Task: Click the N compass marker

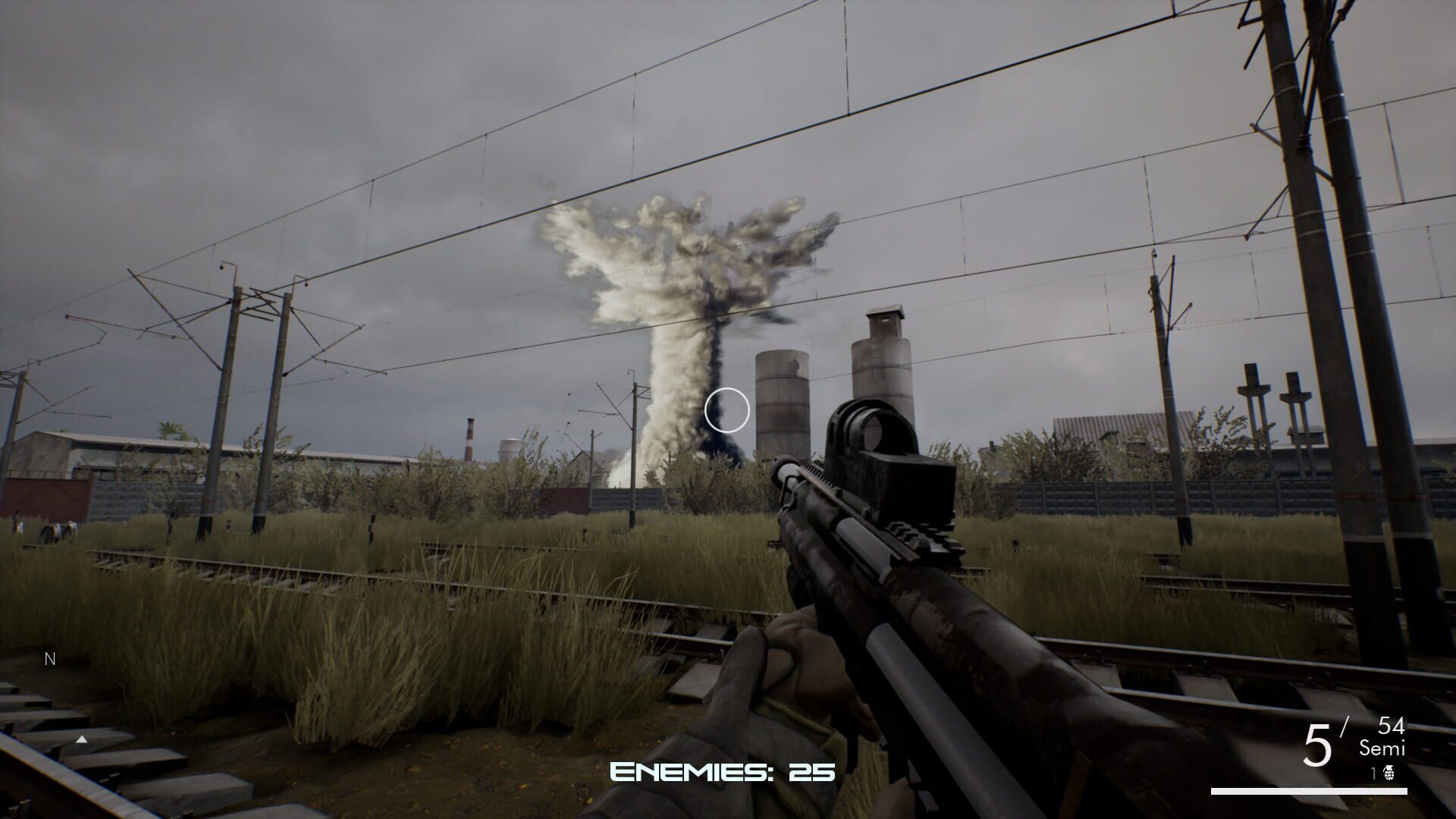Action: 50,659
